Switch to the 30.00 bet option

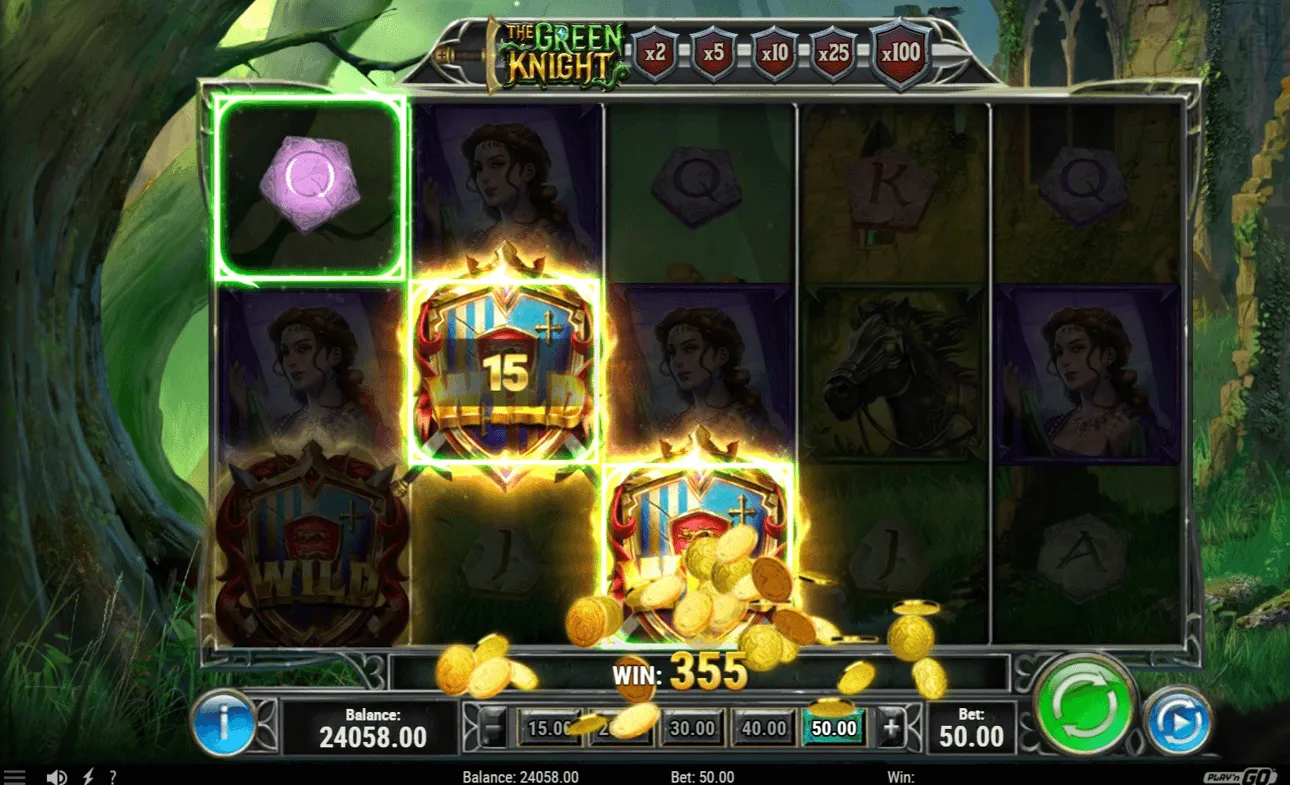click(692, 729)
